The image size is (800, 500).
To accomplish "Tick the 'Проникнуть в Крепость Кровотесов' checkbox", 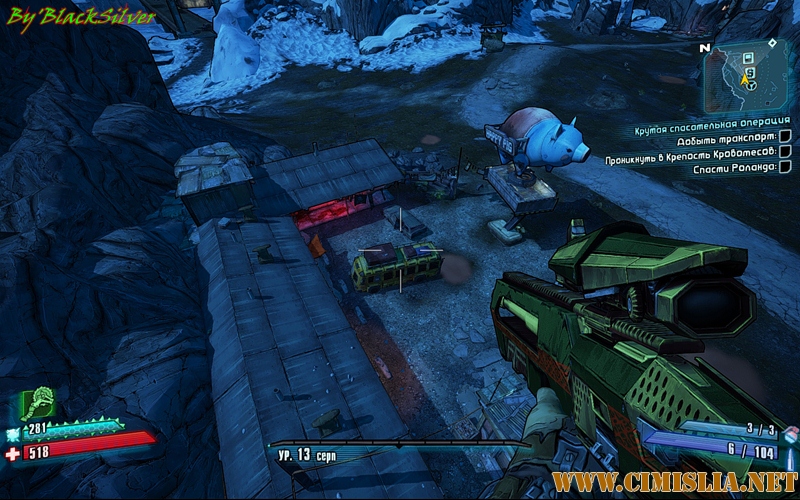I will (785, 152).
